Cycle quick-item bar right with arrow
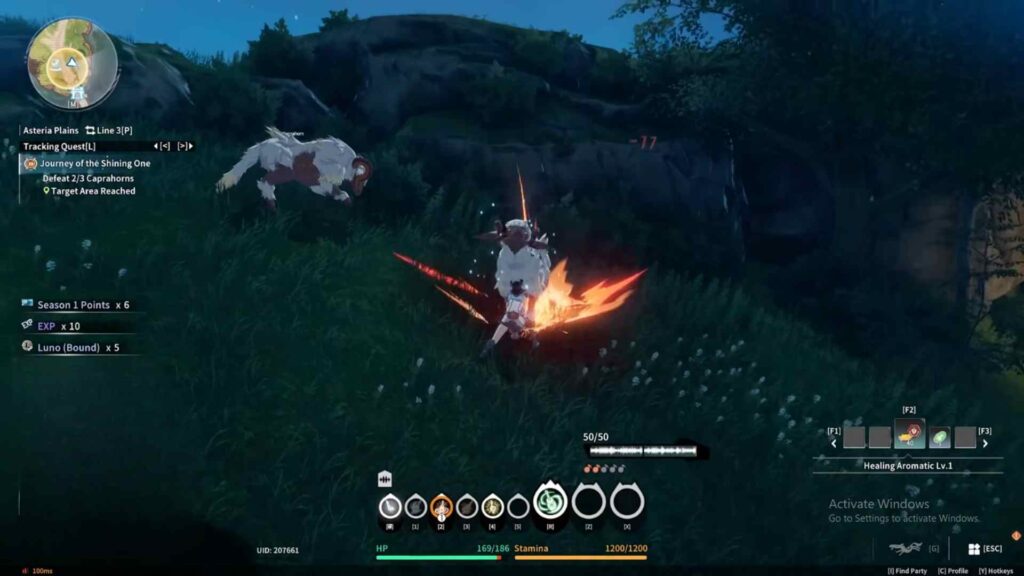 coord(985,443)
